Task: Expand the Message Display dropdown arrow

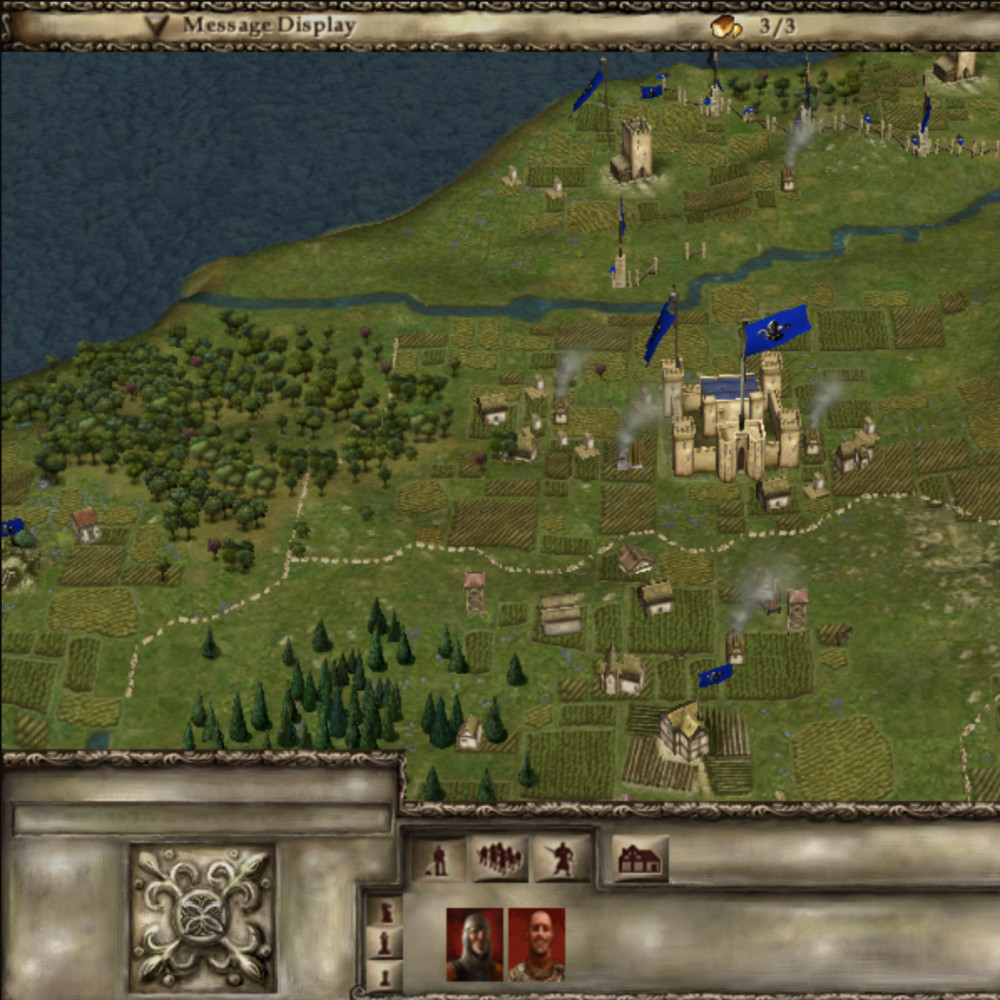Action: pos(156,26)
